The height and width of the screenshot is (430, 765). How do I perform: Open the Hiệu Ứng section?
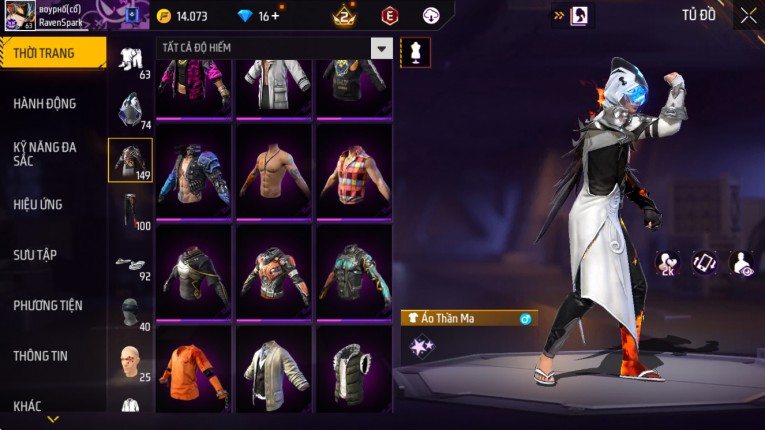coord(38,204)
